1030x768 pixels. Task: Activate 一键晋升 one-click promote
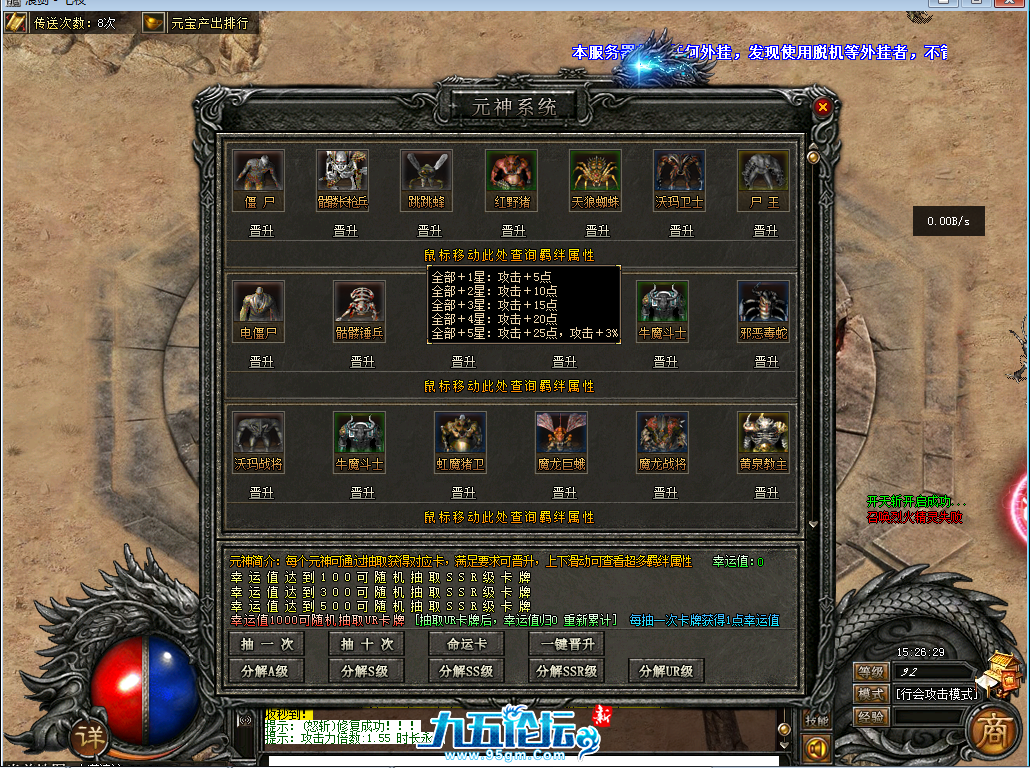pyautogui.click(x=567, y=645)
